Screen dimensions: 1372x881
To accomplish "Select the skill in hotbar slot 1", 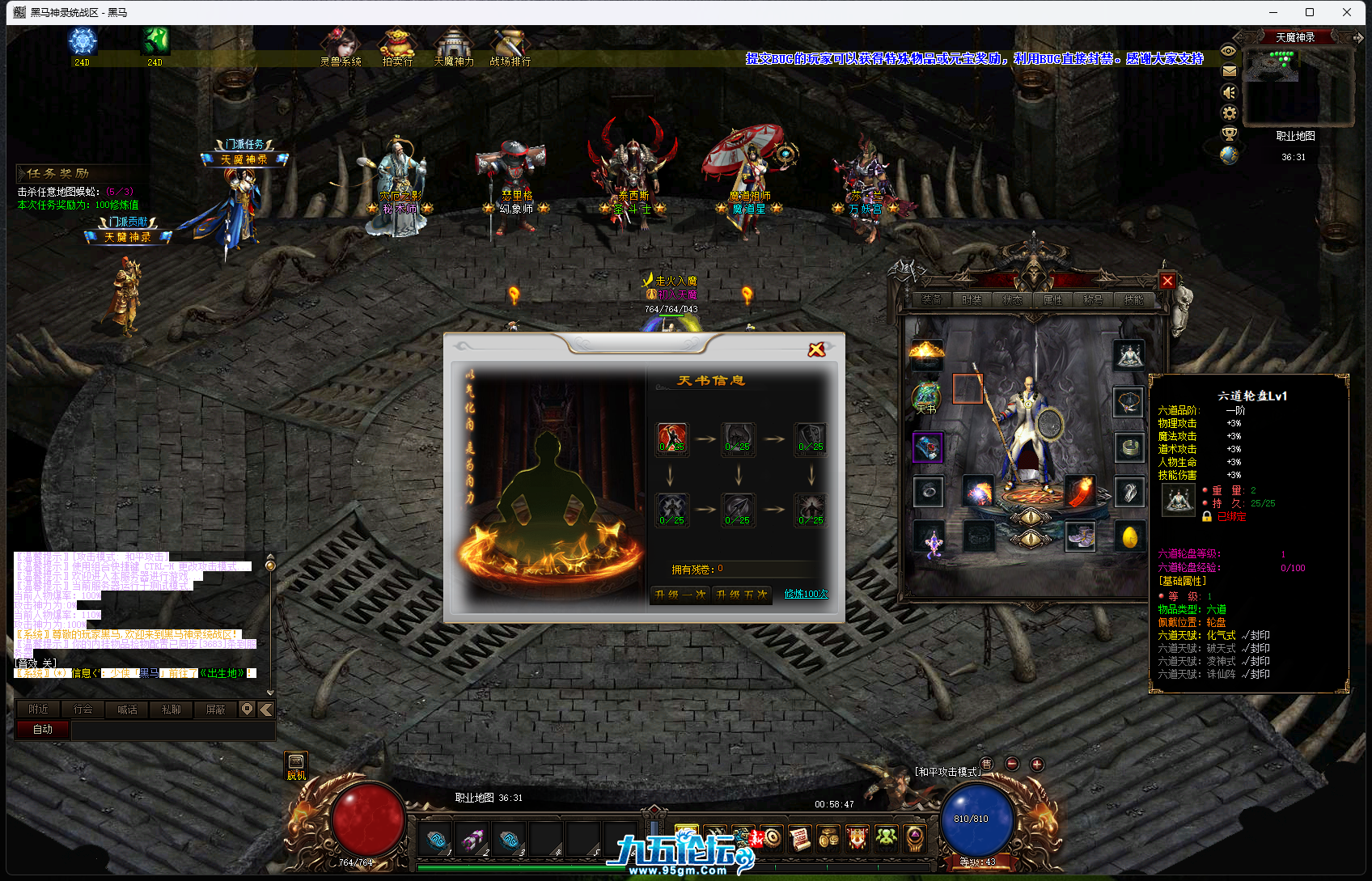I will pos(434,840).
